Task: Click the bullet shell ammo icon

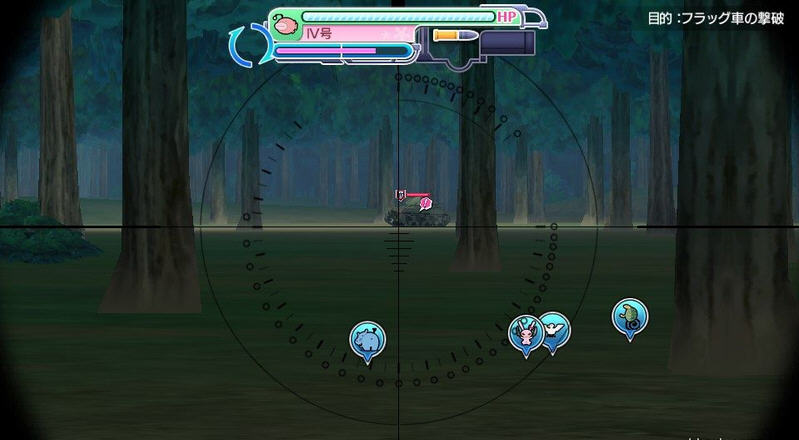Action: (451, 34)
